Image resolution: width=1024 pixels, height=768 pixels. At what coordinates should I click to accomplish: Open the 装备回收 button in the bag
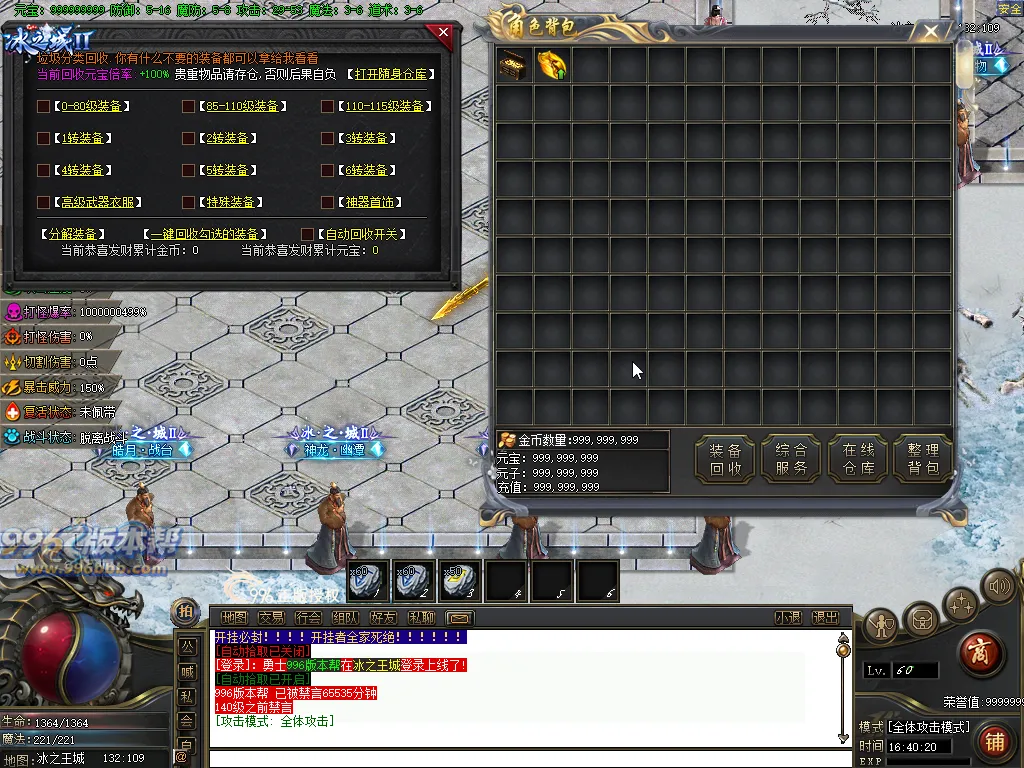725,459
